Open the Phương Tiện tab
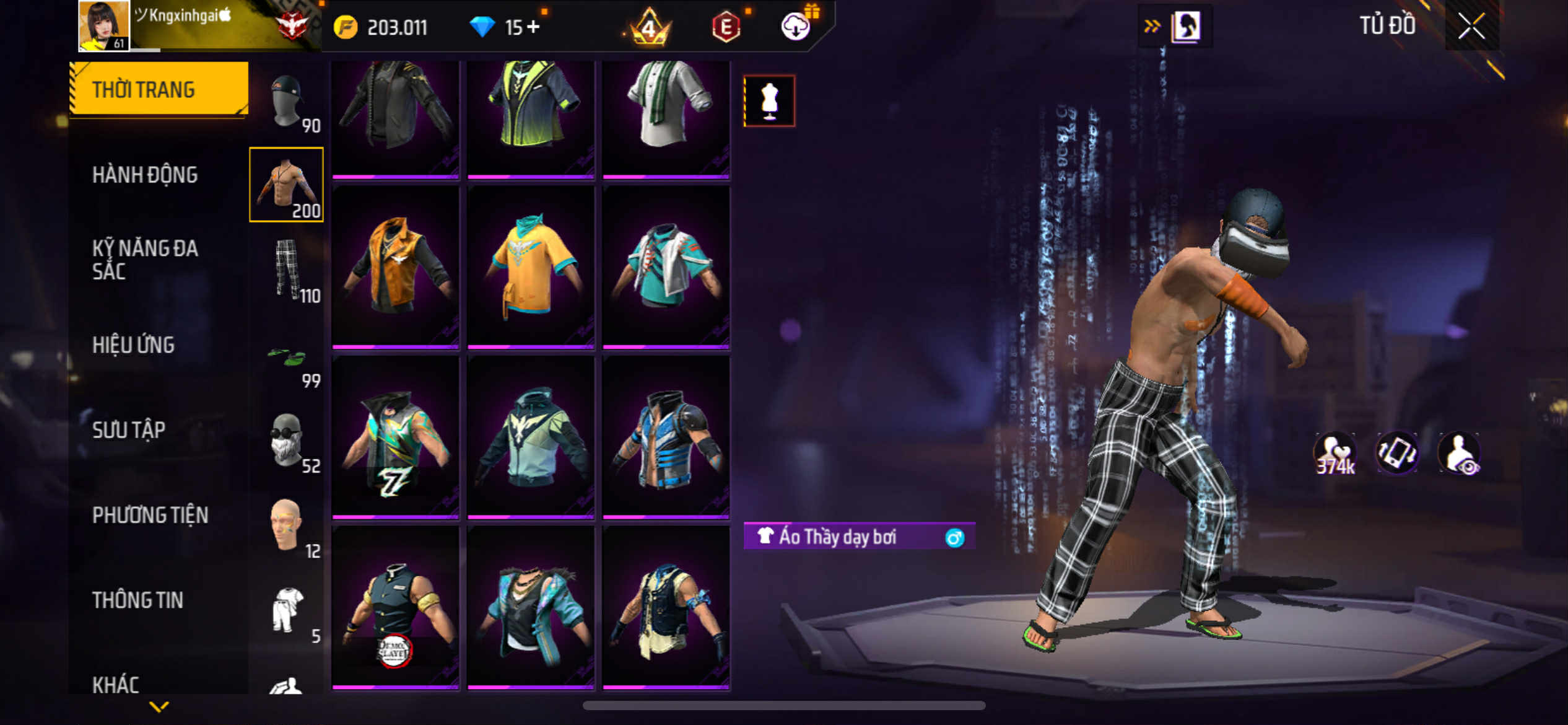The width and height of the screenshot is (1568, 725). click(x=150, y=515)
